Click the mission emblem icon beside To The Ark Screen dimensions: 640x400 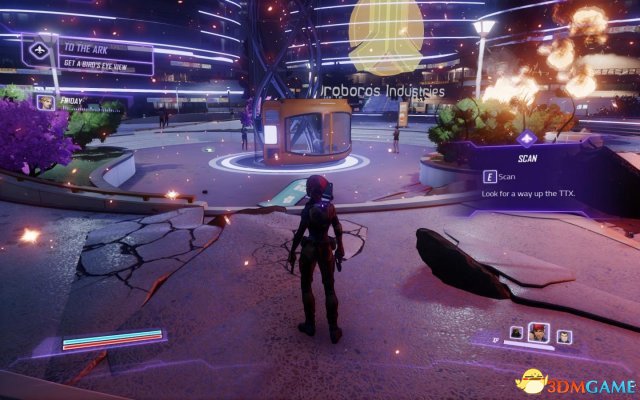[x=42, y=49]
